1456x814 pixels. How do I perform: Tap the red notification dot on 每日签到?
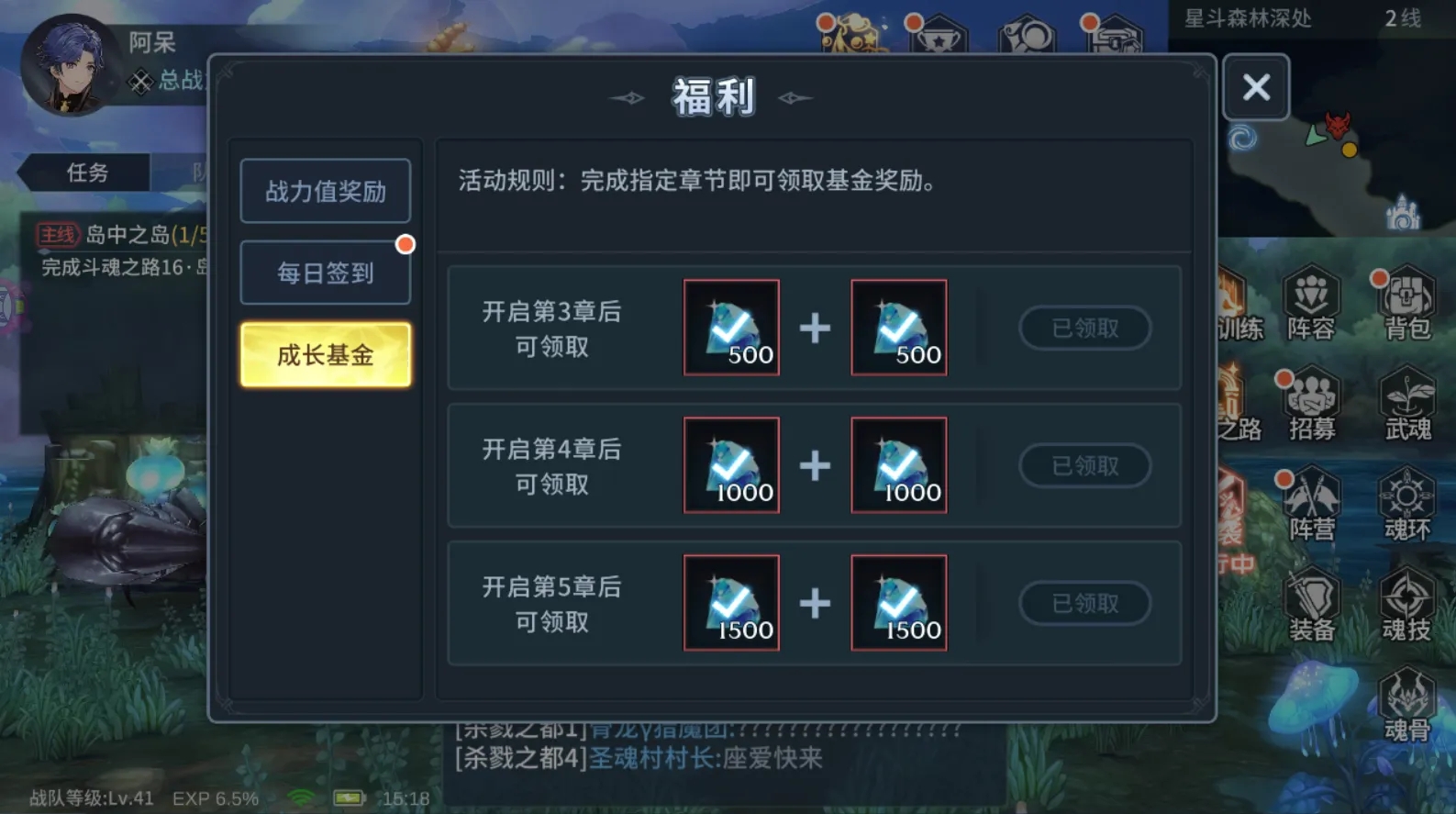click(405, 245)
